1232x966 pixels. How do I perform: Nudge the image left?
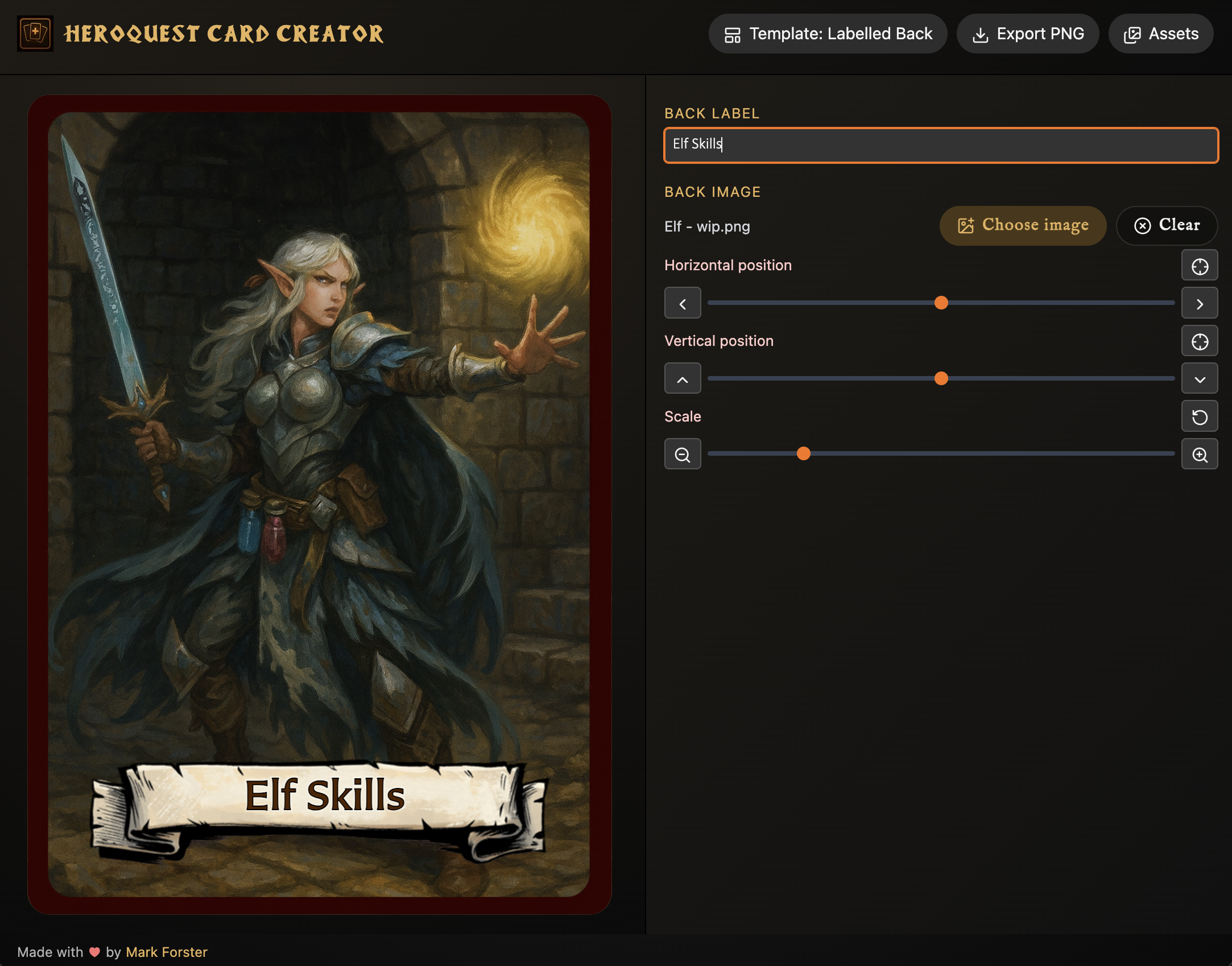tap(683, 303)
